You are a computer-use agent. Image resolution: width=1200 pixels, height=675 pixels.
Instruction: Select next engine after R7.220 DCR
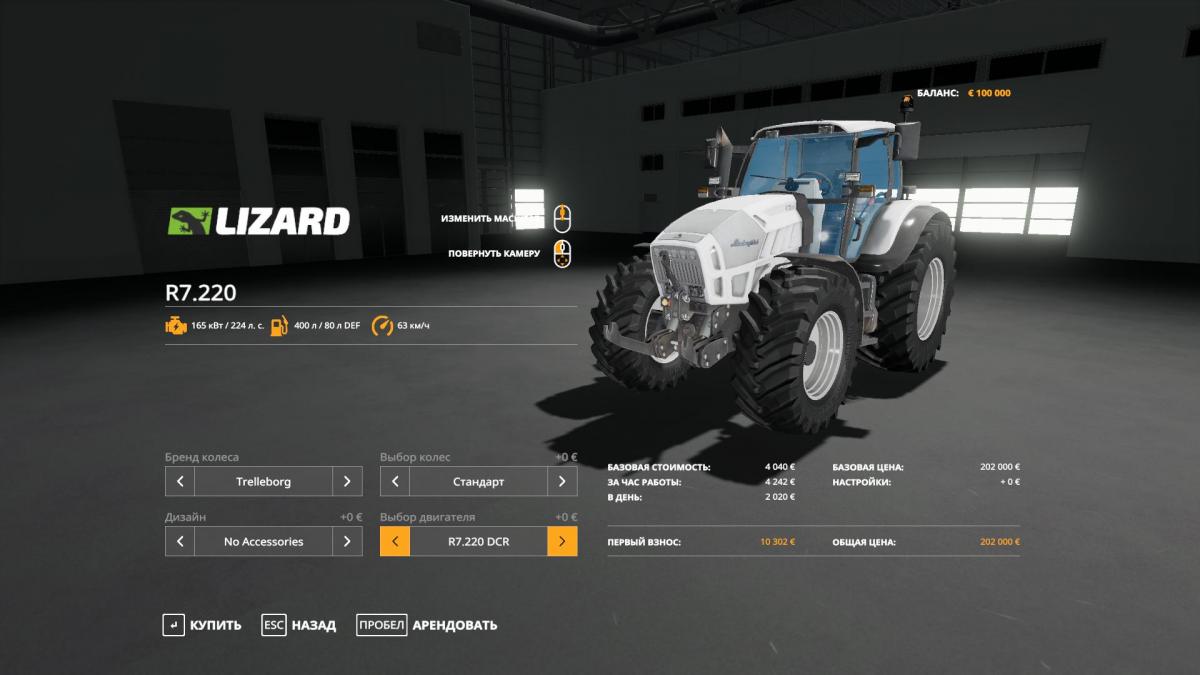[562, 541]
